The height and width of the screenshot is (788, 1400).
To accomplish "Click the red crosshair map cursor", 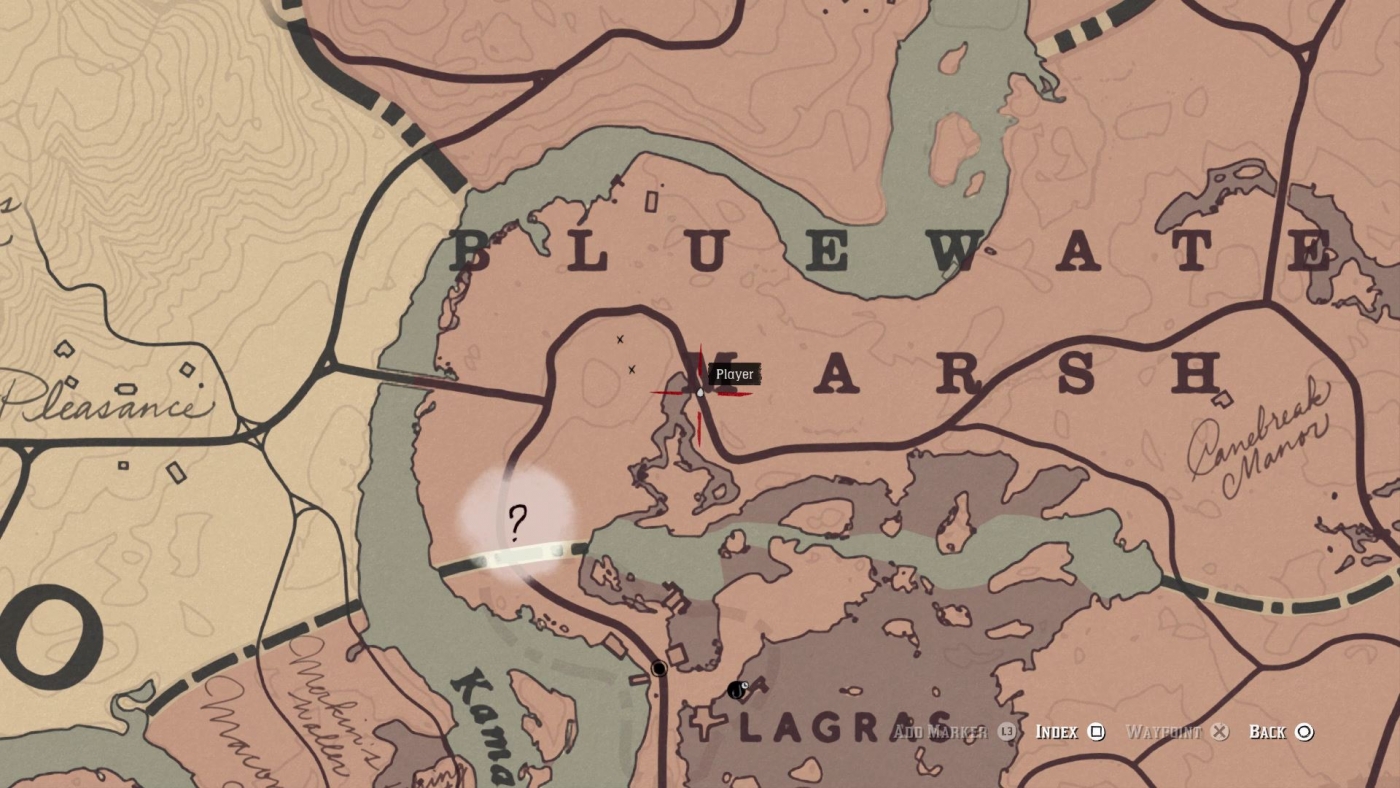I will (698, 394).
